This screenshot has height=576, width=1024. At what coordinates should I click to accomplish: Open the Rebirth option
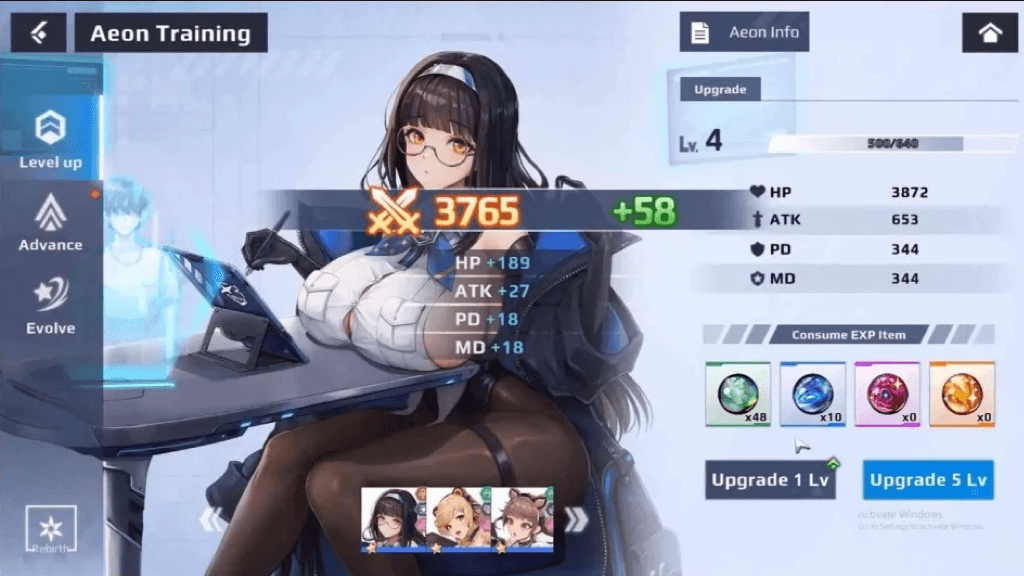(x=51, y=527)
